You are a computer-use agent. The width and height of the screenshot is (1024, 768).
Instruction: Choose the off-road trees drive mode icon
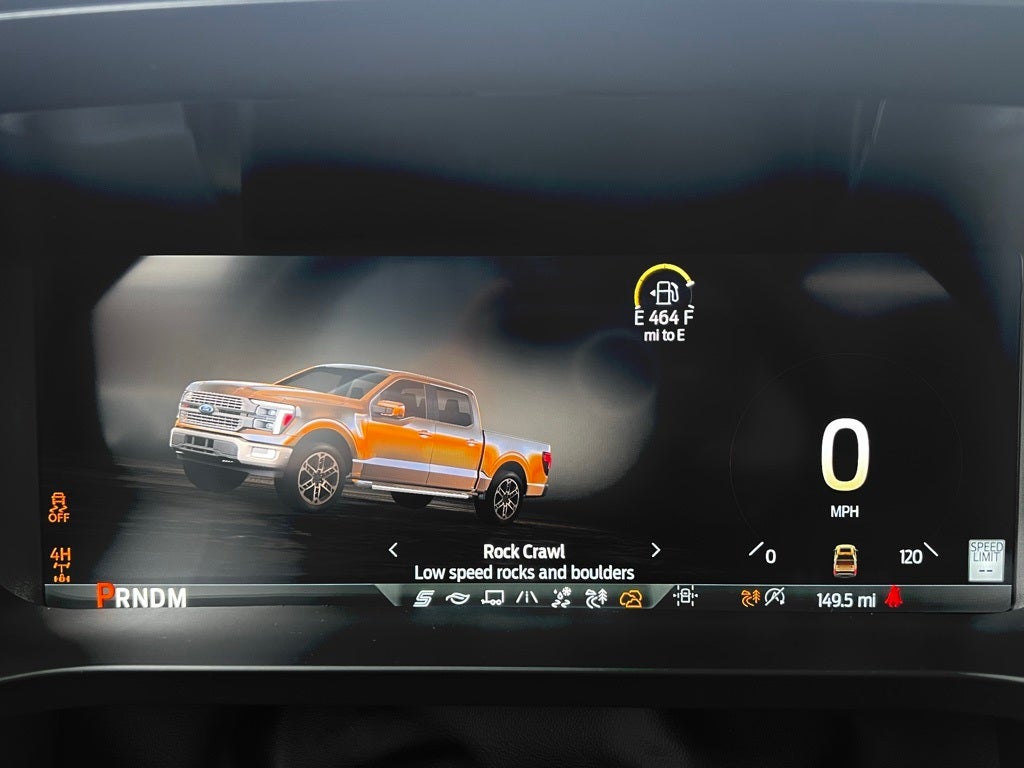coord(596,598)
